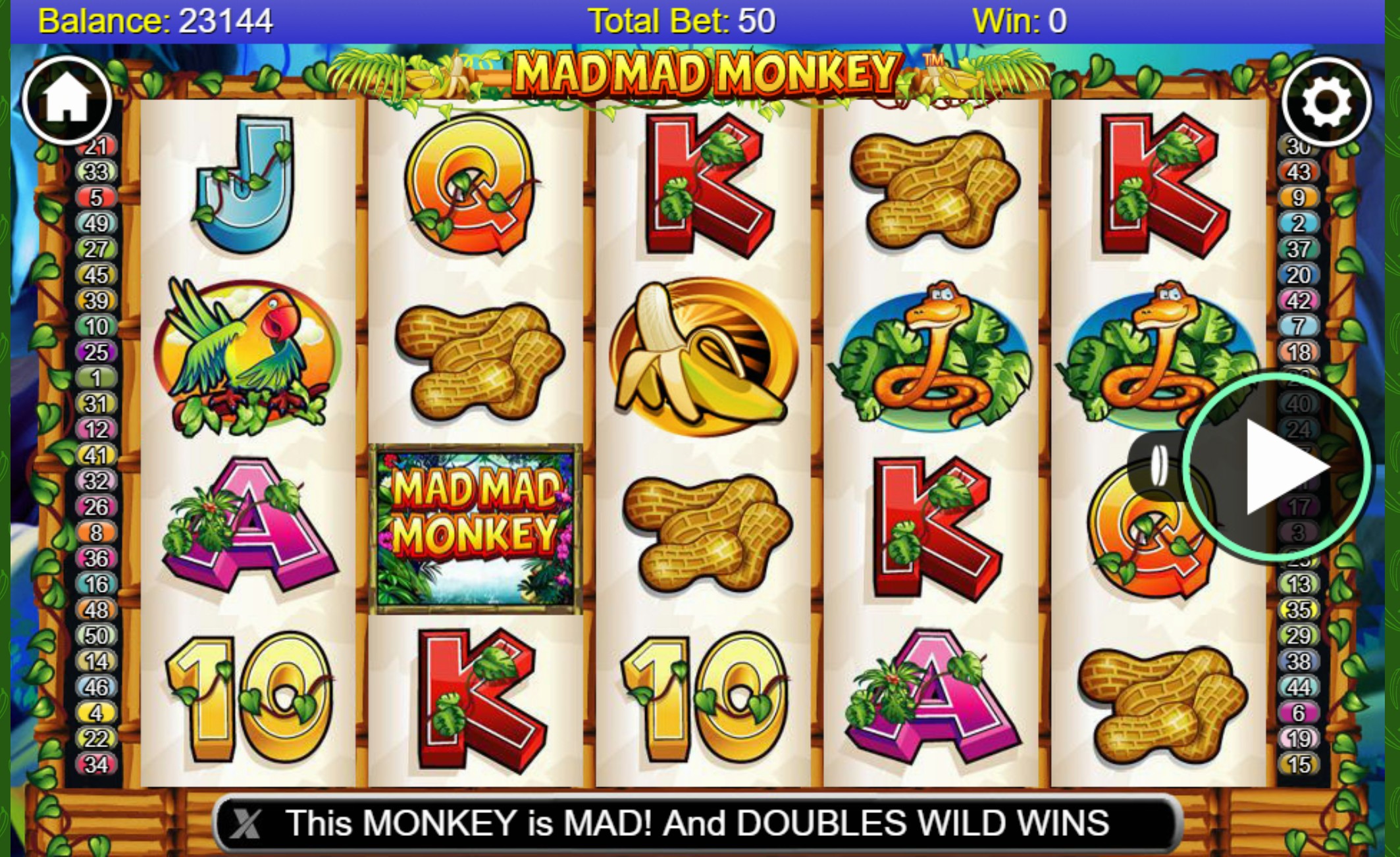
Task: Click the Win counter in the top bar
Action: (x=1020, y=18)
